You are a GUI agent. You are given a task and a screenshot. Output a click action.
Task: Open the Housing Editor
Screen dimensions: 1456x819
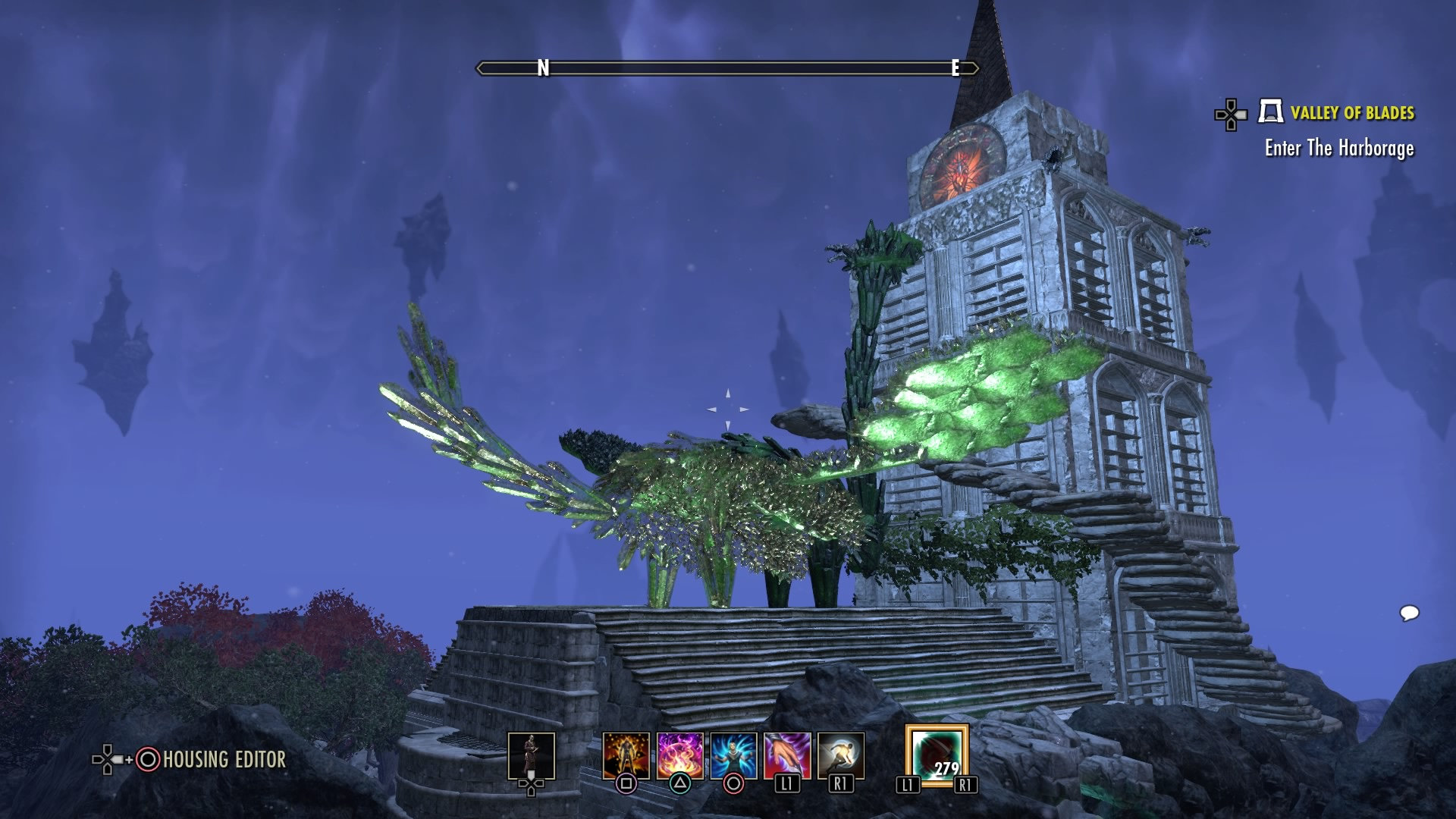coord(224,759)
